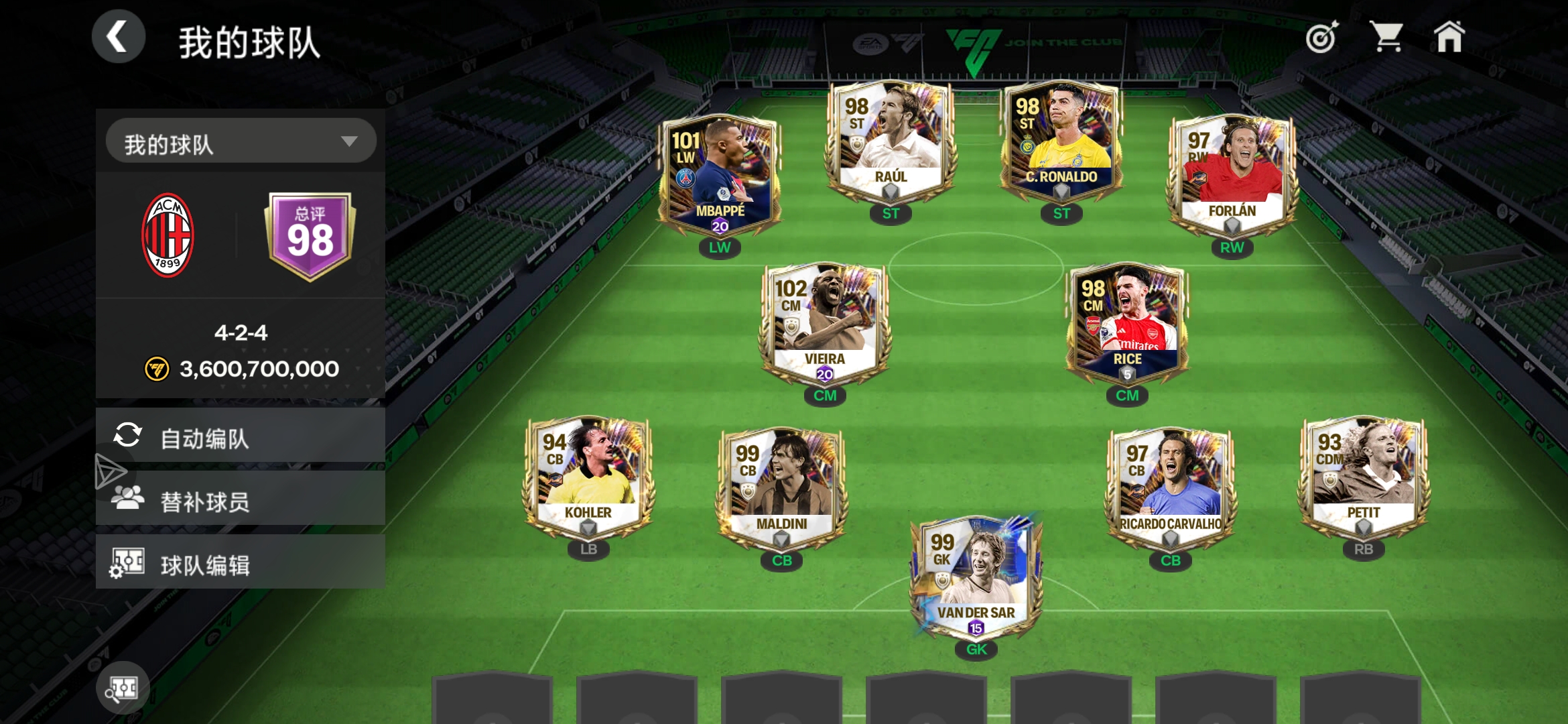Select the Raúl striker card
The height and width of the screenshot is (724, 1568).
pyautogui.click(x=891, y=141)
